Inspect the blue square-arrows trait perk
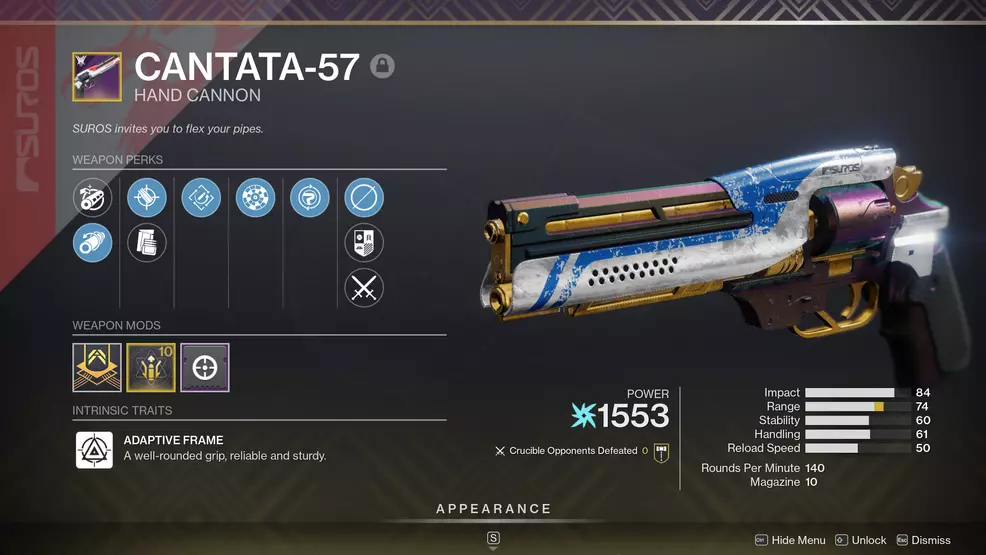 pos(201,198)
